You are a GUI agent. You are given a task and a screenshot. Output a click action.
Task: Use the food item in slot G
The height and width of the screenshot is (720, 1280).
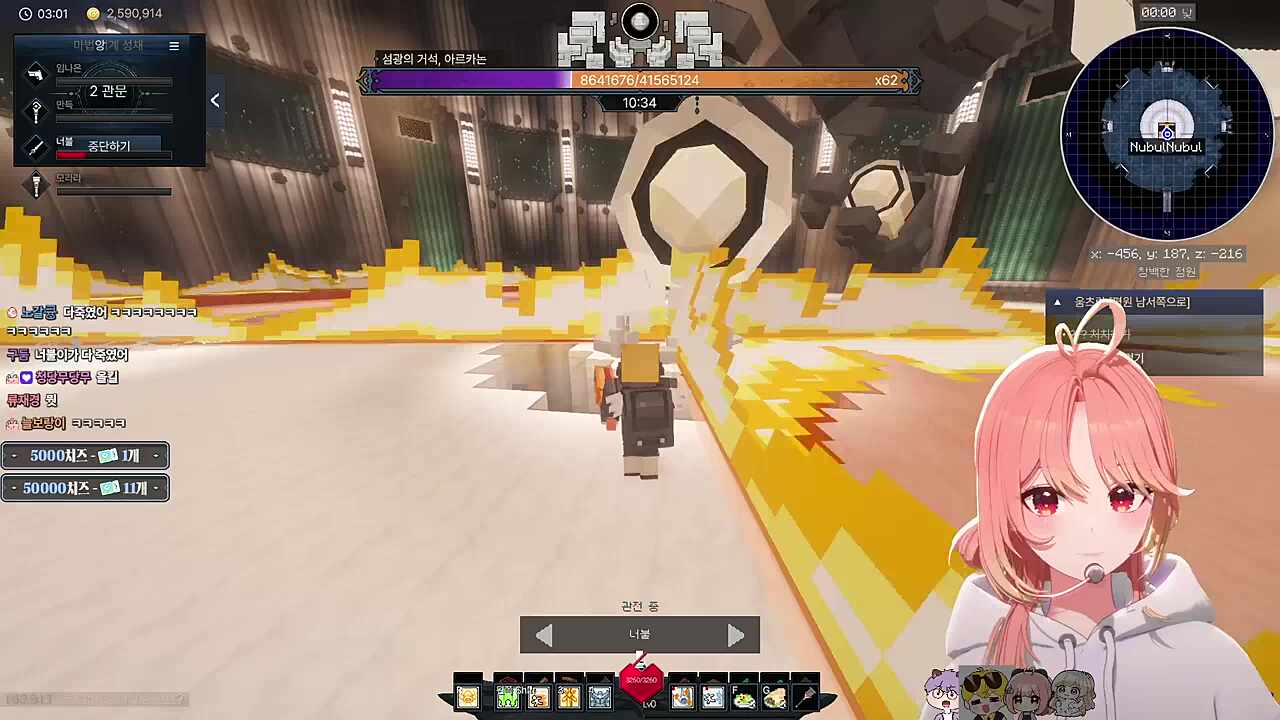coord(775,698)
